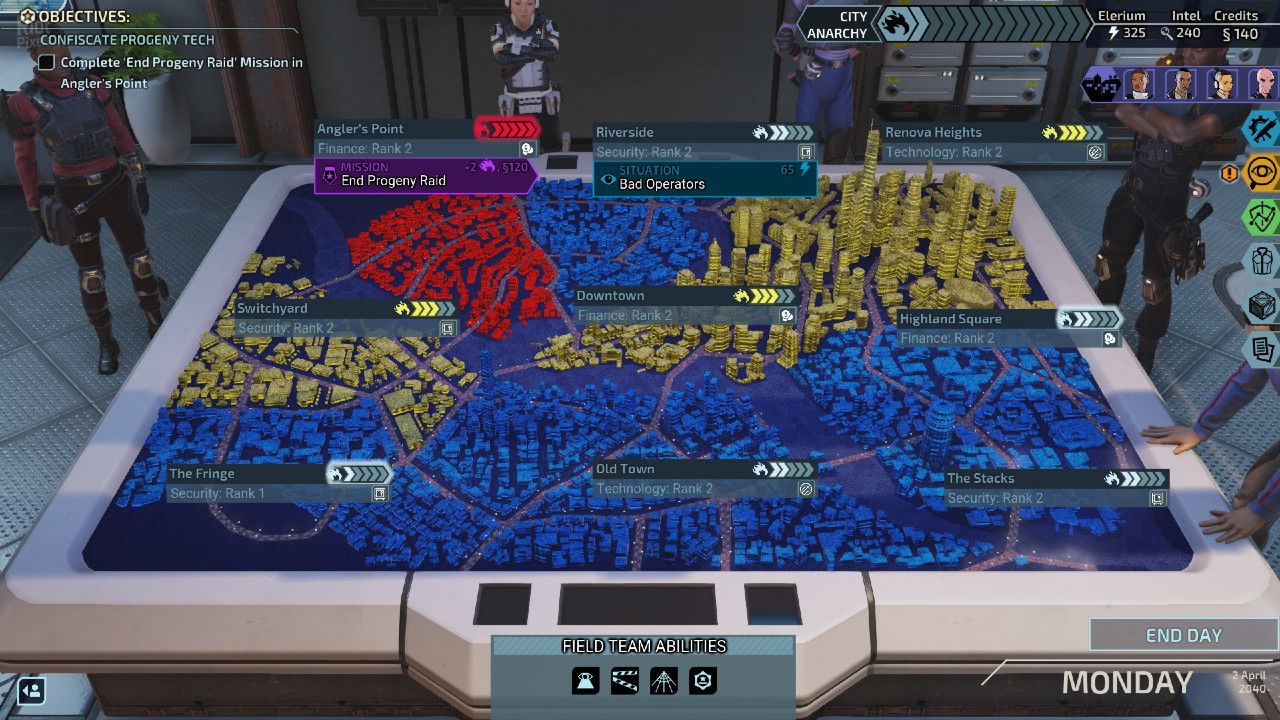
Task: Open the Bad Operators situation in Riverside
Action: [704, 178]
